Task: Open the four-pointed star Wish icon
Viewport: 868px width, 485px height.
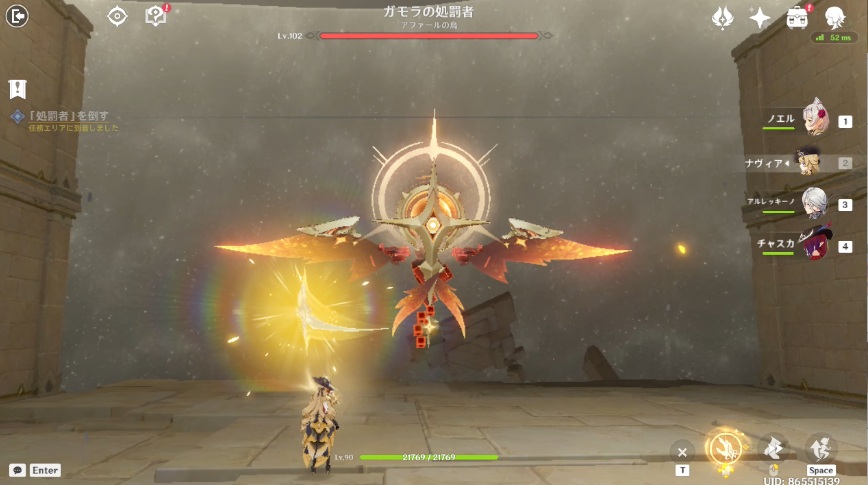Action: [760, 18]
